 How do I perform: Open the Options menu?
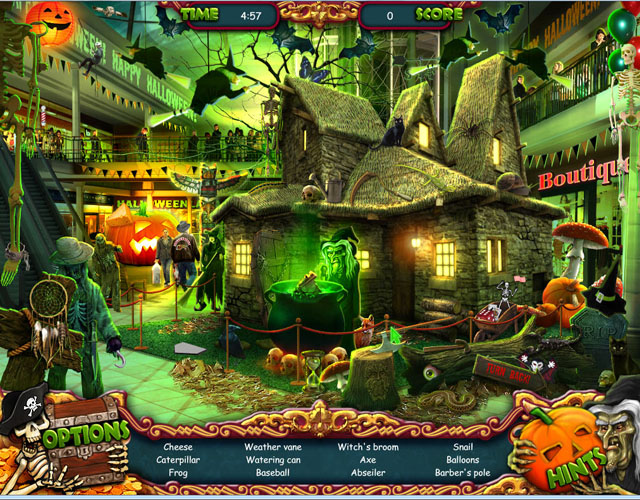[85, 439]
